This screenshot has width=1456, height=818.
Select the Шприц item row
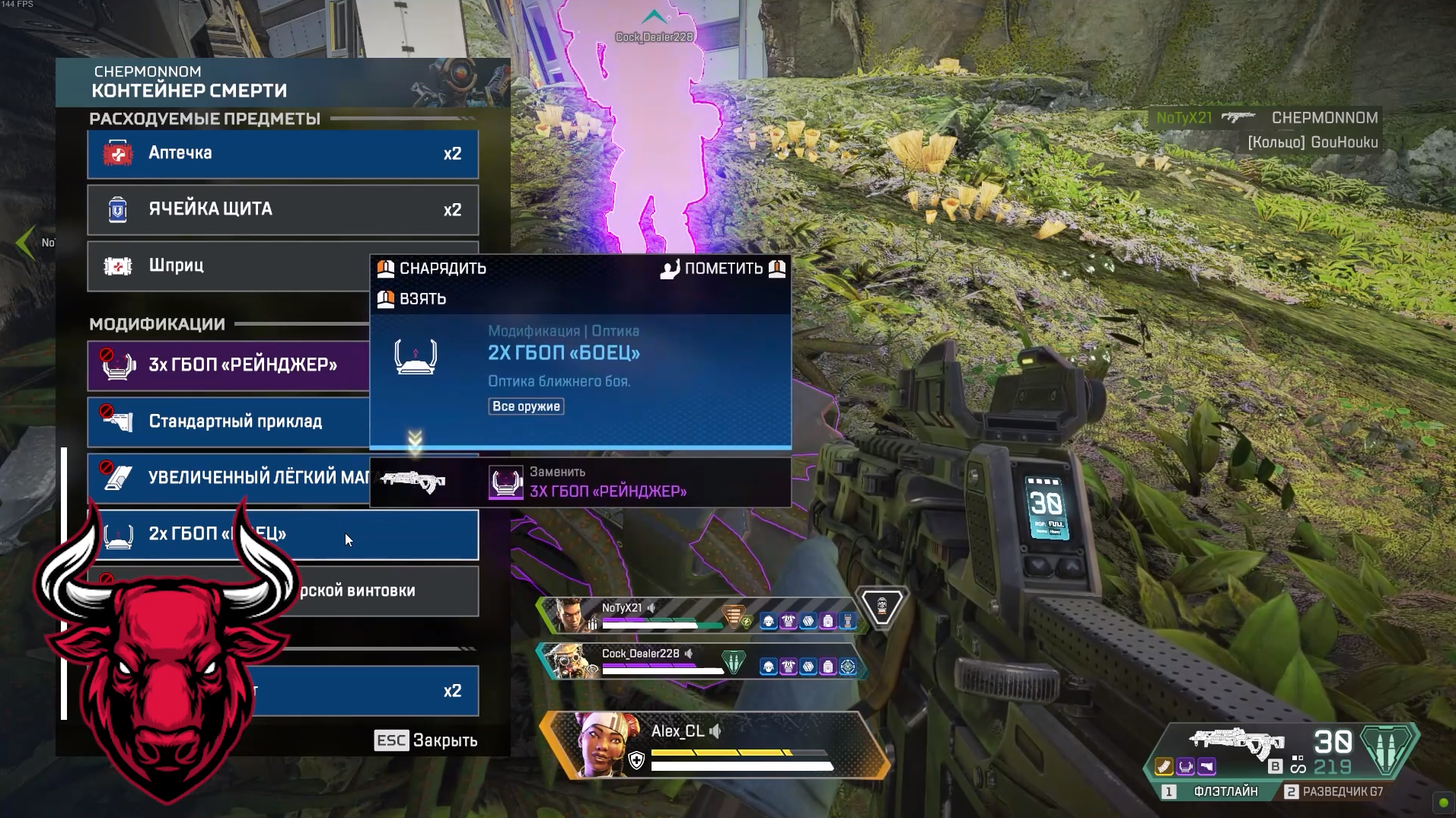click(228, 266)
